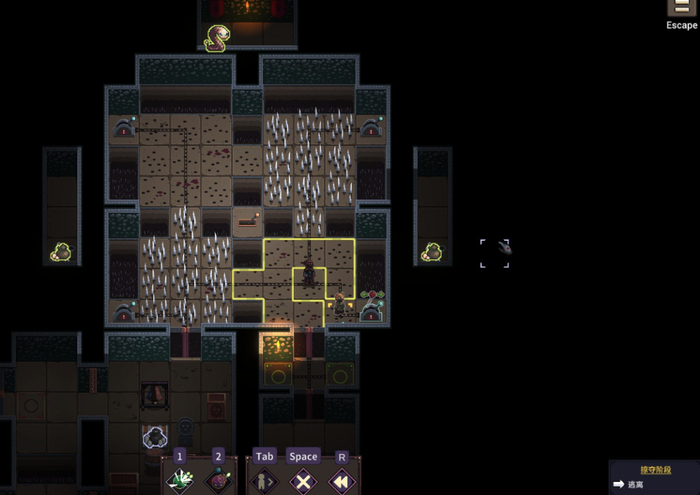Select the green spike trap ability
The height and width of the screenshot is (495, 700).
pyautogui.click(x=180, y=480)
